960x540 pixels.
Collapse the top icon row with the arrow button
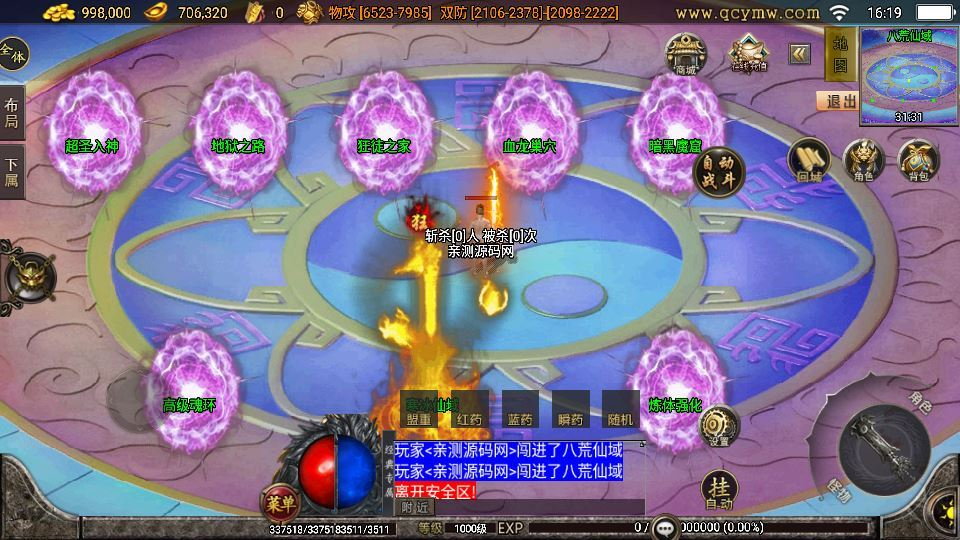tap(800, 53)
